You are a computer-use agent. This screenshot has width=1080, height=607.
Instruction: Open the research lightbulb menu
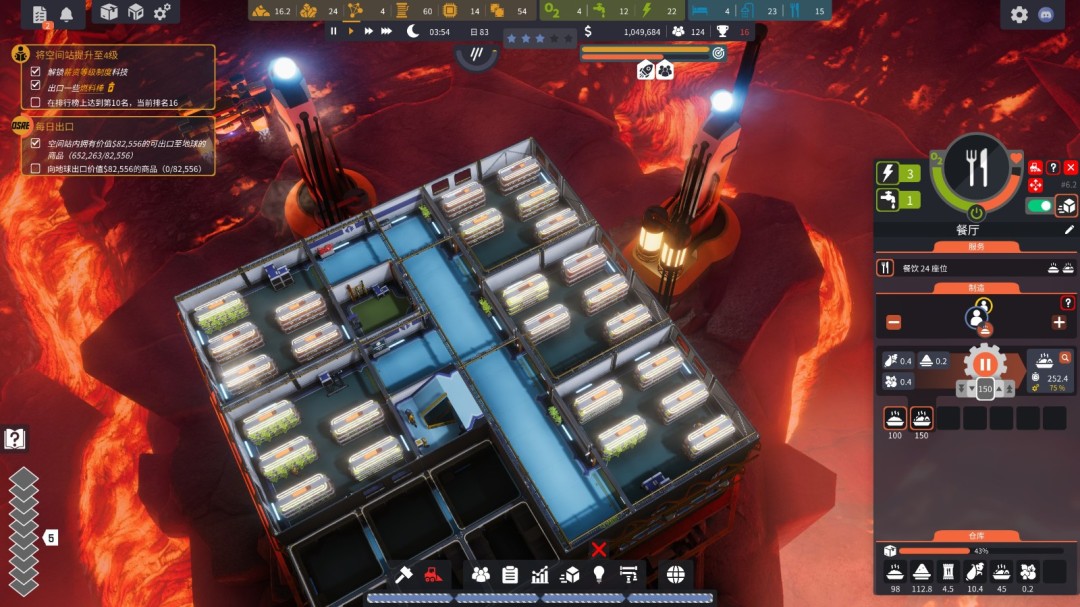pos(599,574)
